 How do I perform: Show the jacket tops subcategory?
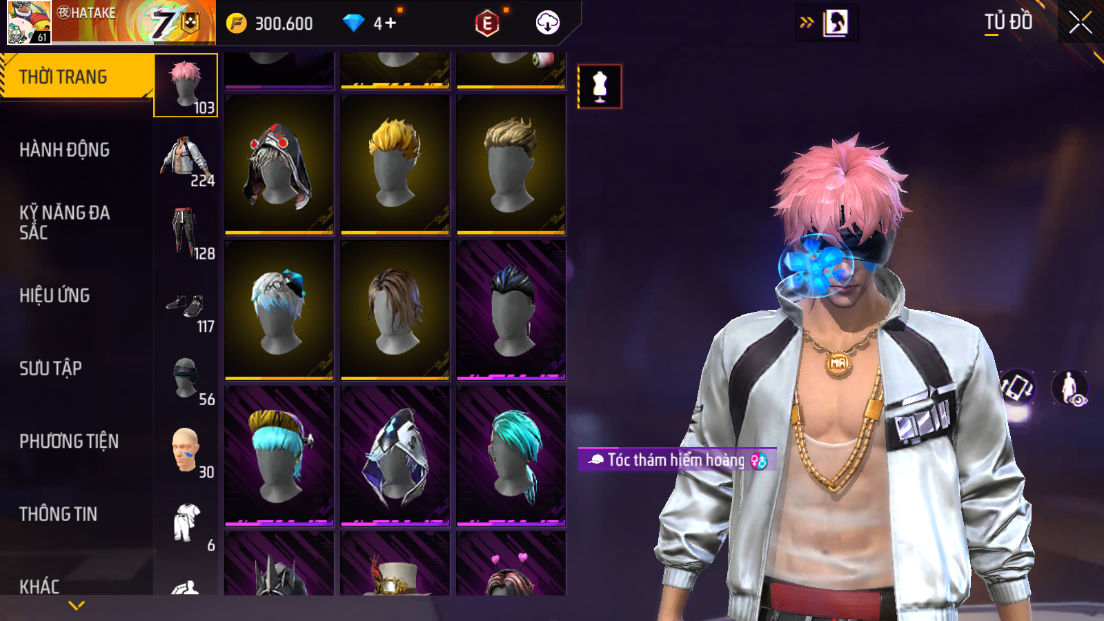[186, 159]
